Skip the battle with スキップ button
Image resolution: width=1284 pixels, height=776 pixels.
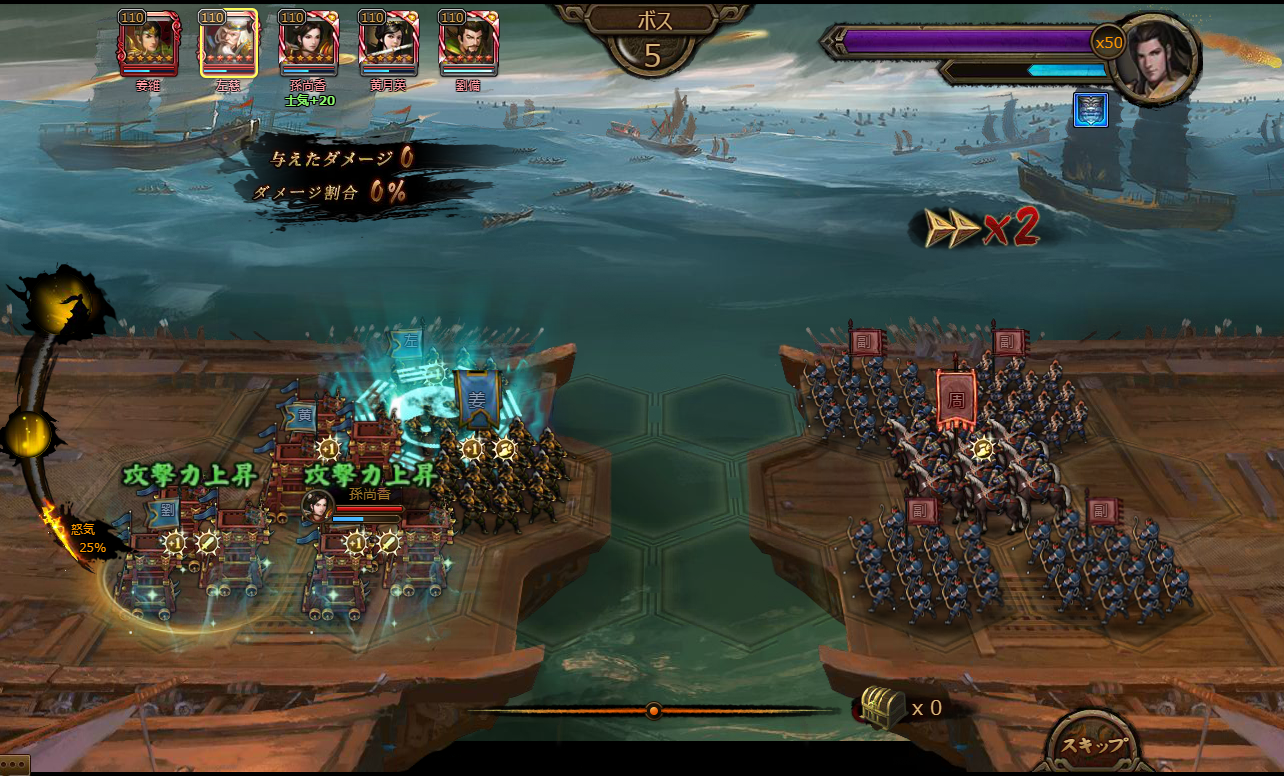click(1094, 745)
